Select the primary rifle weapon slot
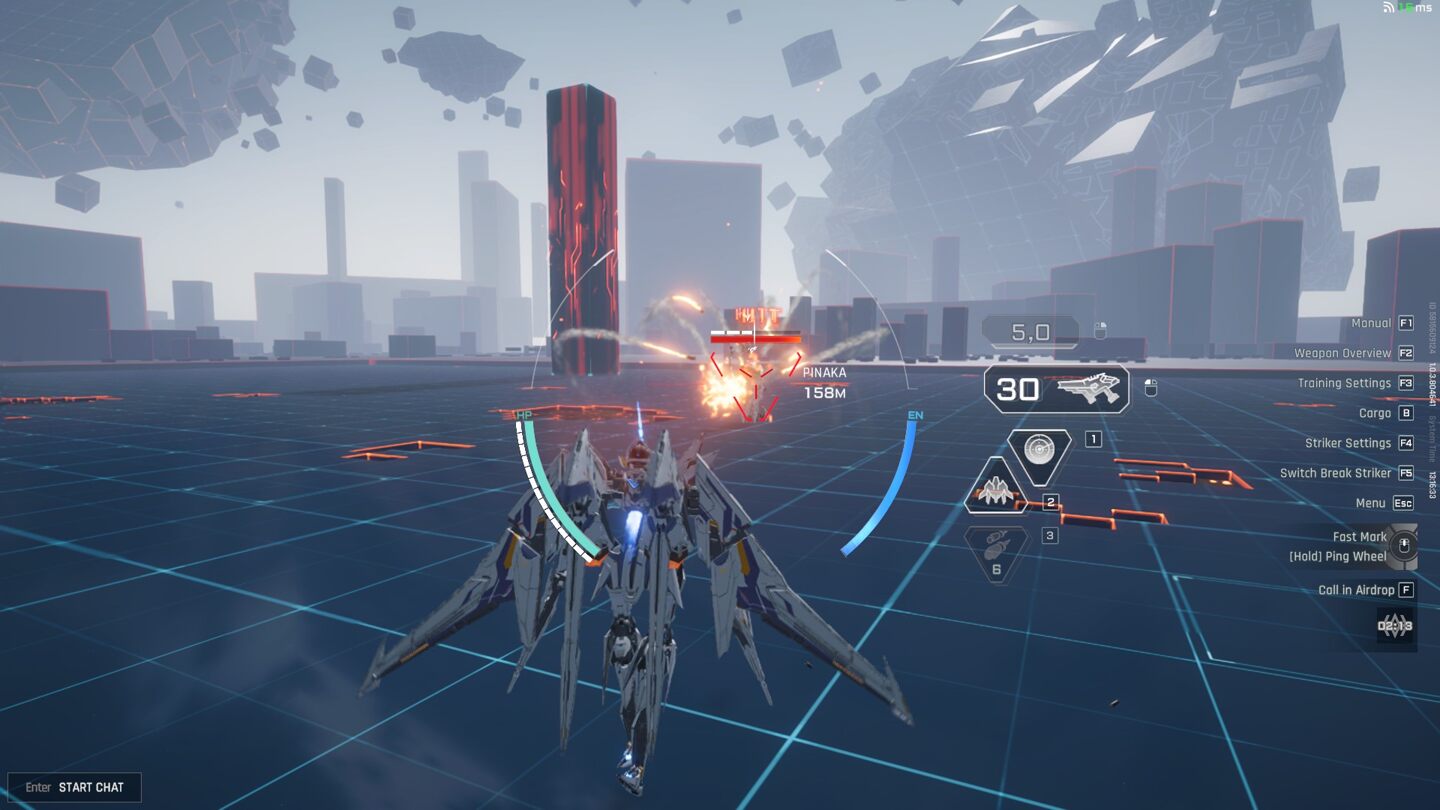 coord(1057,389)
